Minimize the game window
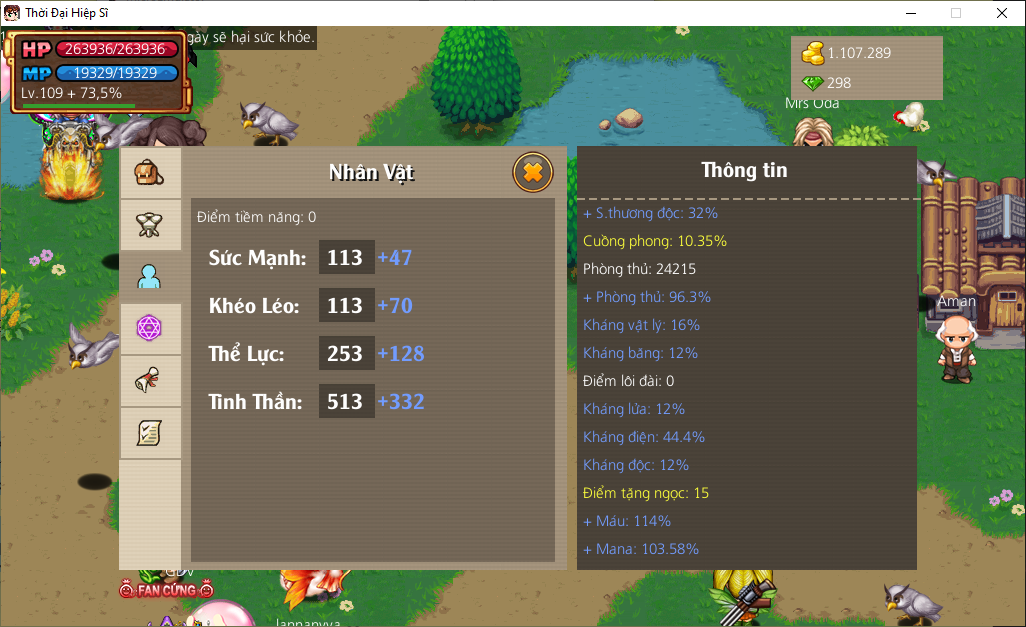Screen dimensions: 1026x627 coord(910,13)
